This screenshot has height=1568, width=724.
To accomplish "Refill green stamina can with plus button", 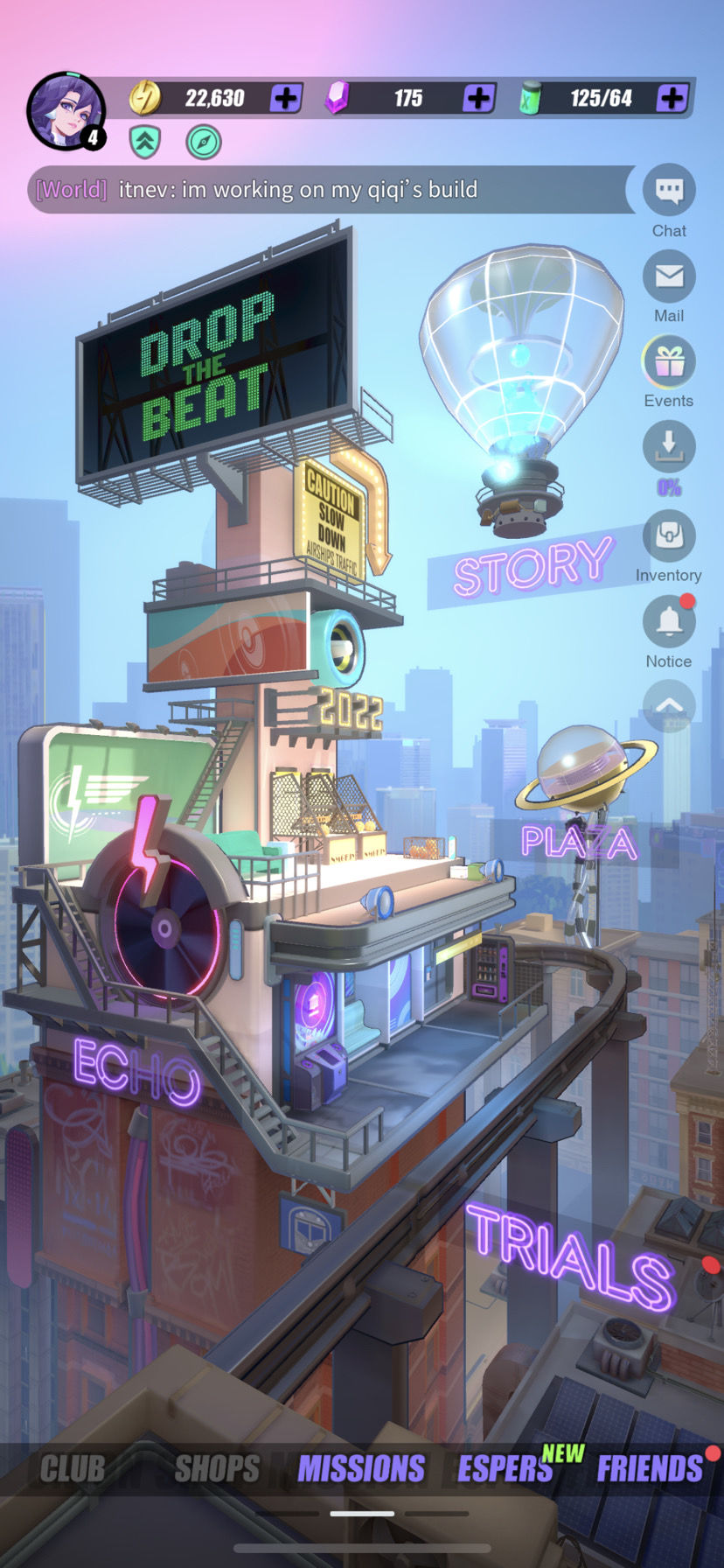I will pyautogui.click(x=672, y=98).
